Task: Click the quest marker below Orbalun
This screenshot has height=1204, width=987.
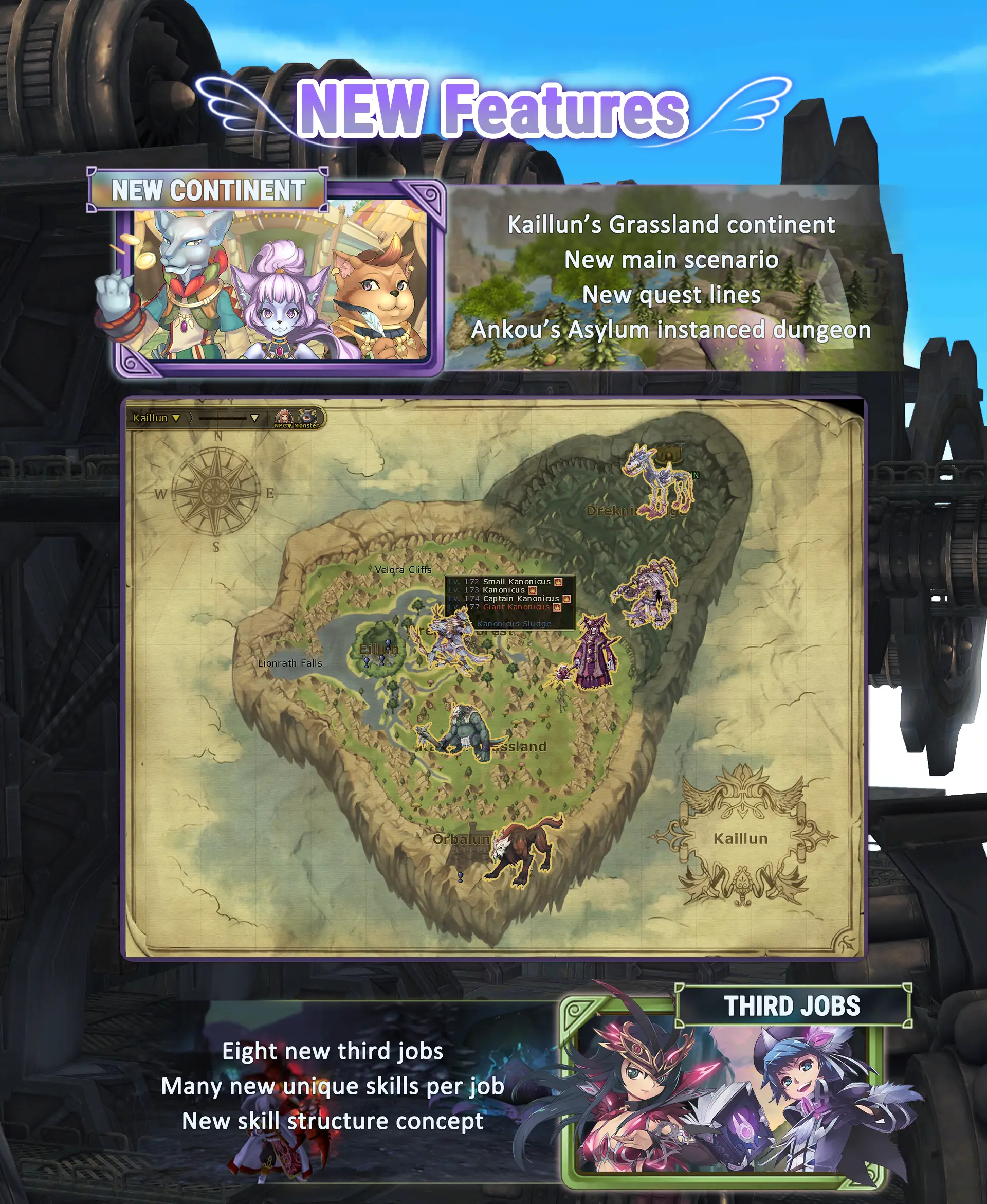Action: click(x=461, y=877)
